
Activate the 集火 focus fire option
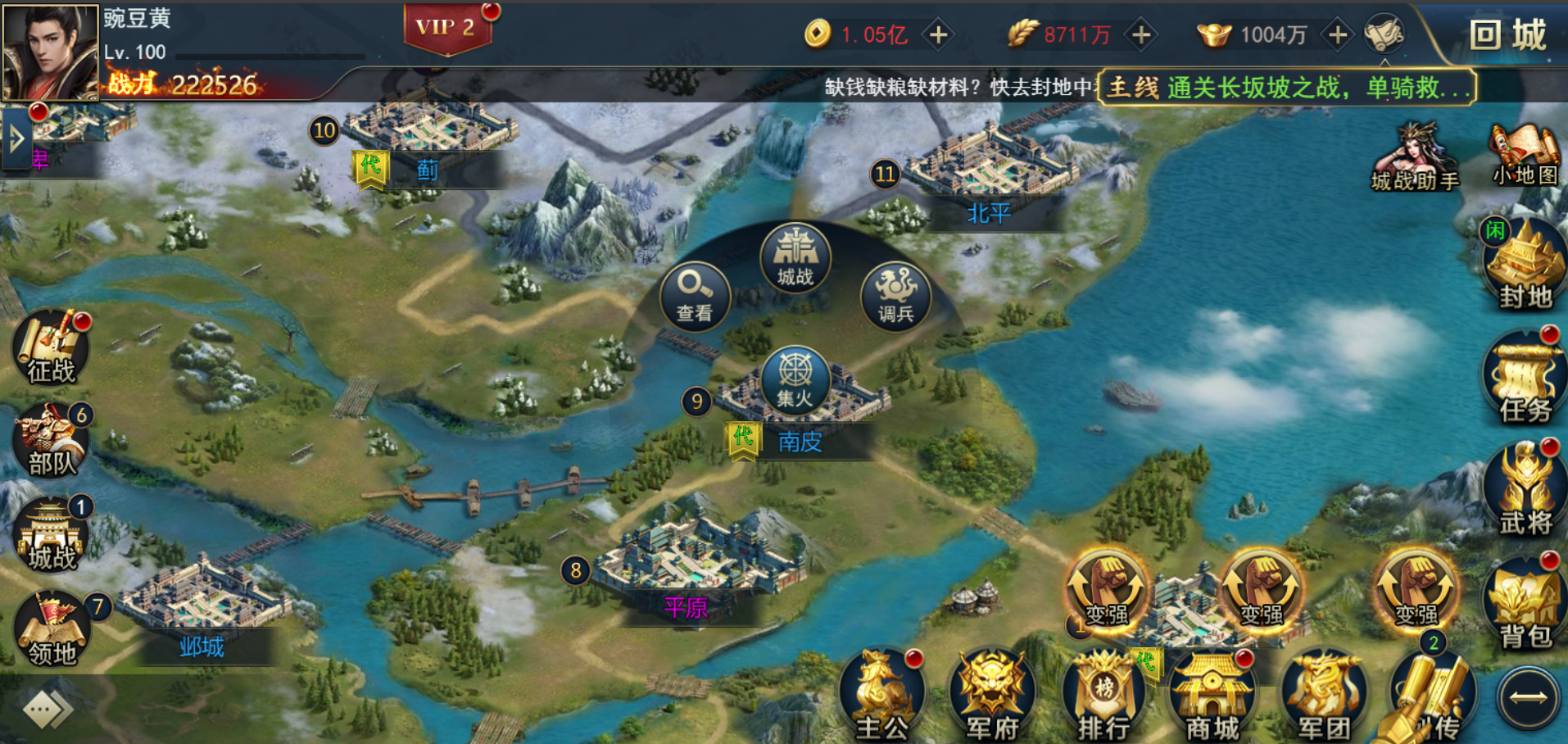click(795, 379)
